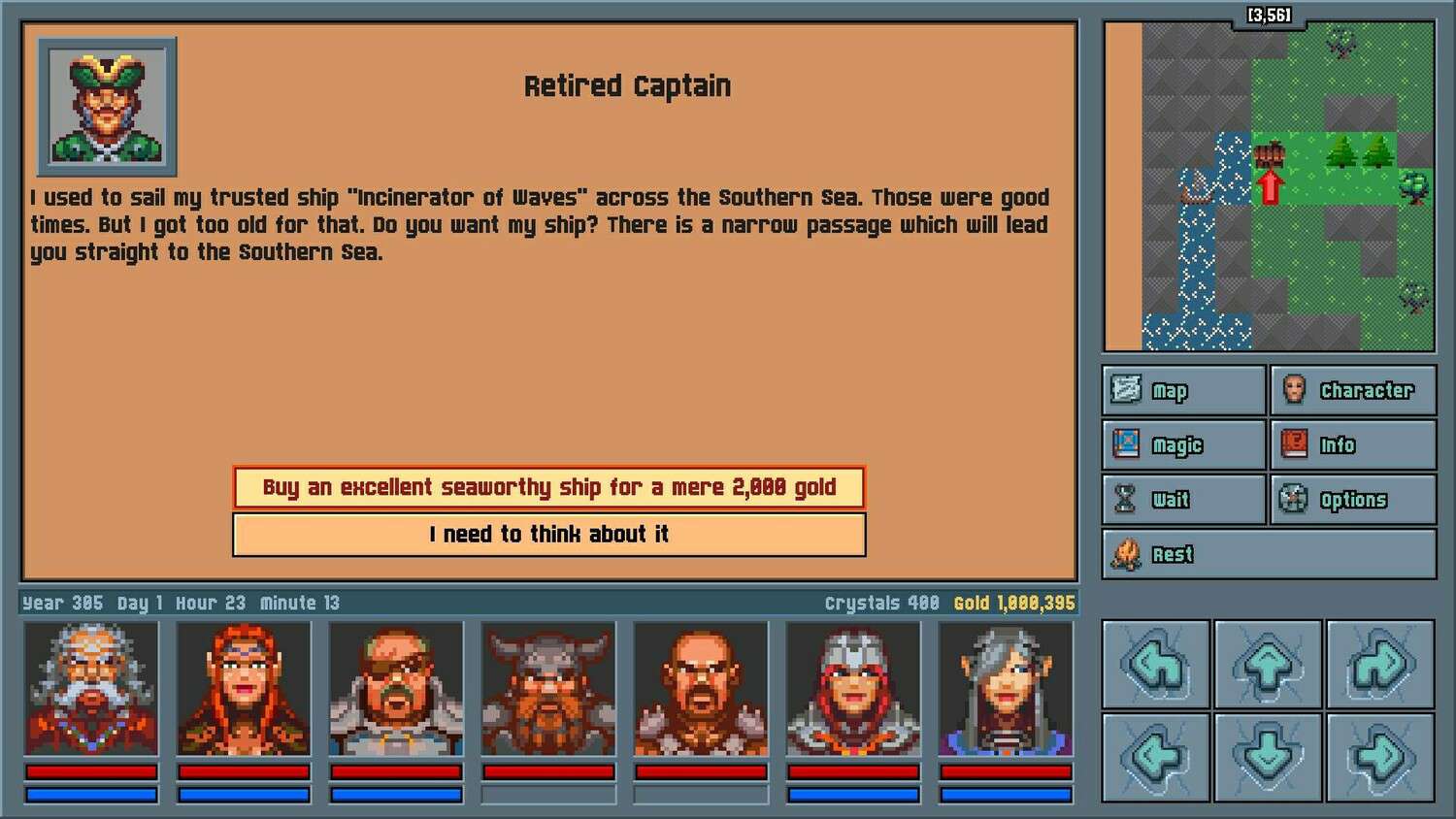The width and height of the screenshot is (1456, 819).
Task: Click the strafe right arrow button
Action: tap(1380, 757)
